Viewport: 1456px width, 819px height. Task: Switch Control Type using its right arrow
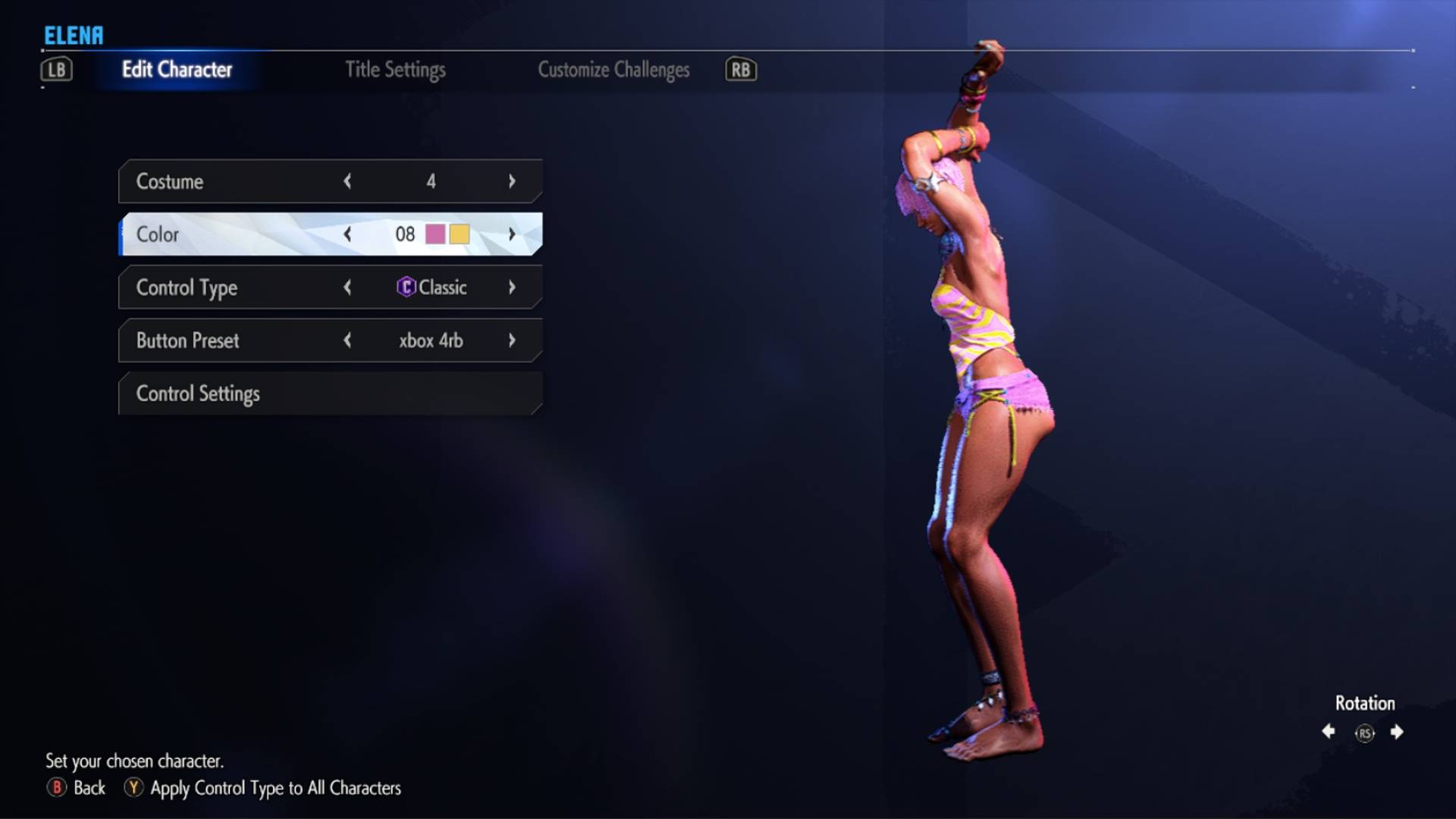pos(512,287)
